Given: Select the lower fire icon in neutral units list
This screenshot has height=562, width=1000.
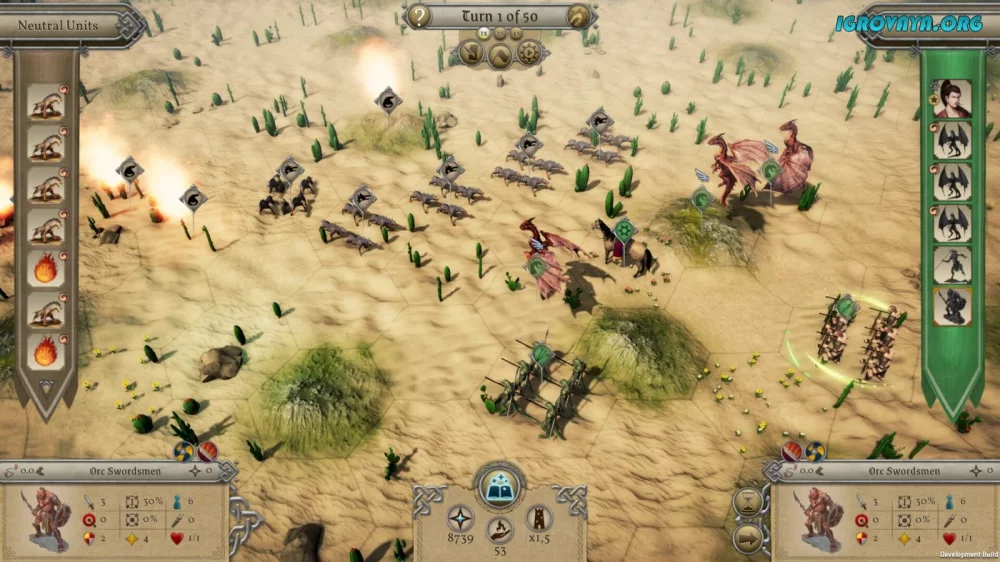Looking at the screenshot, I should [x=46, y=351].
